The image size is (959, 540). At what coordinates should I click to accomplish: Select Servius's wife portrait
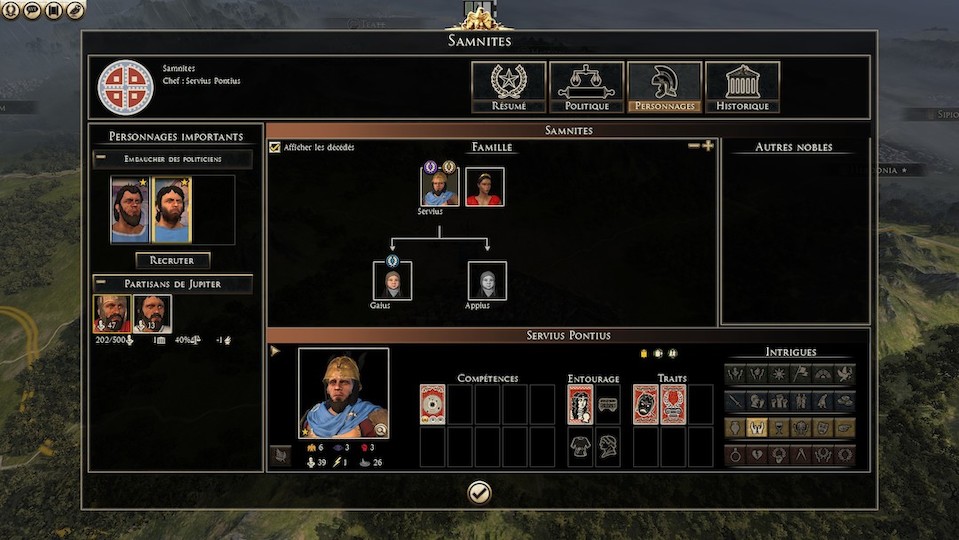(x=485, y=186)
